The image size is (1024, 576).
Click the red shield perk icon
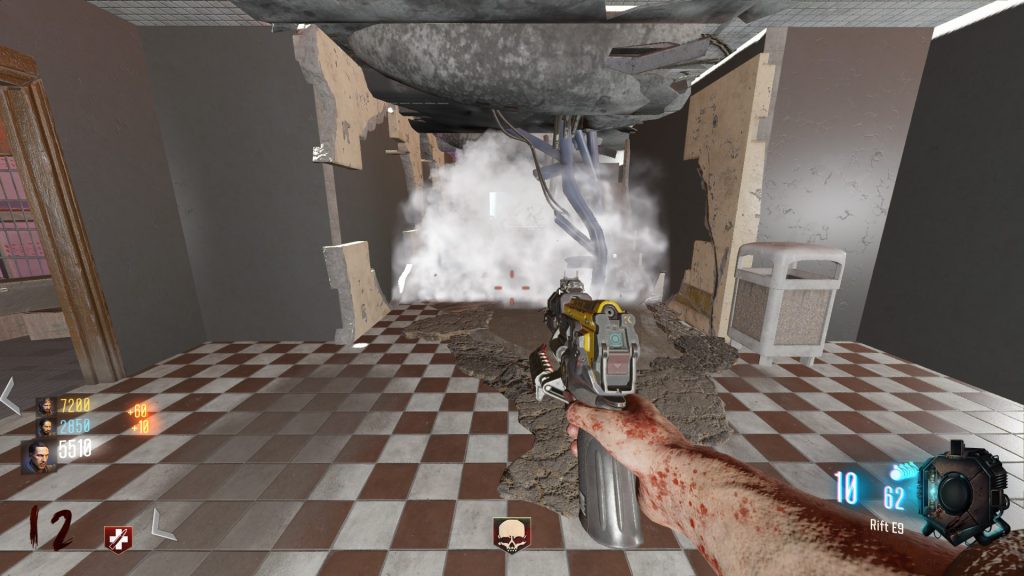(117, 538)
